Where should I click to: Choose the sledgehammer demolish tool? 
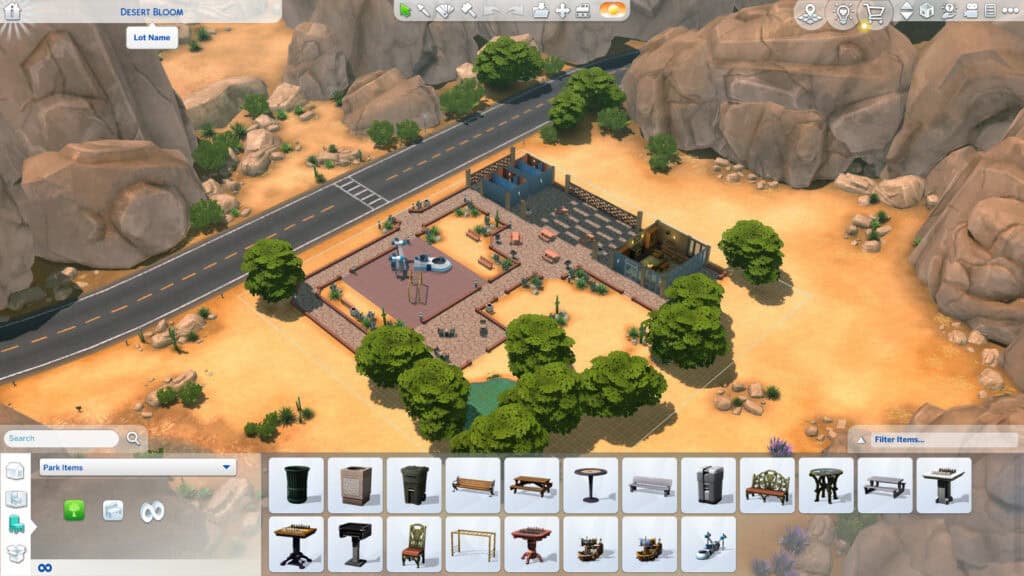tap(468, 10)
